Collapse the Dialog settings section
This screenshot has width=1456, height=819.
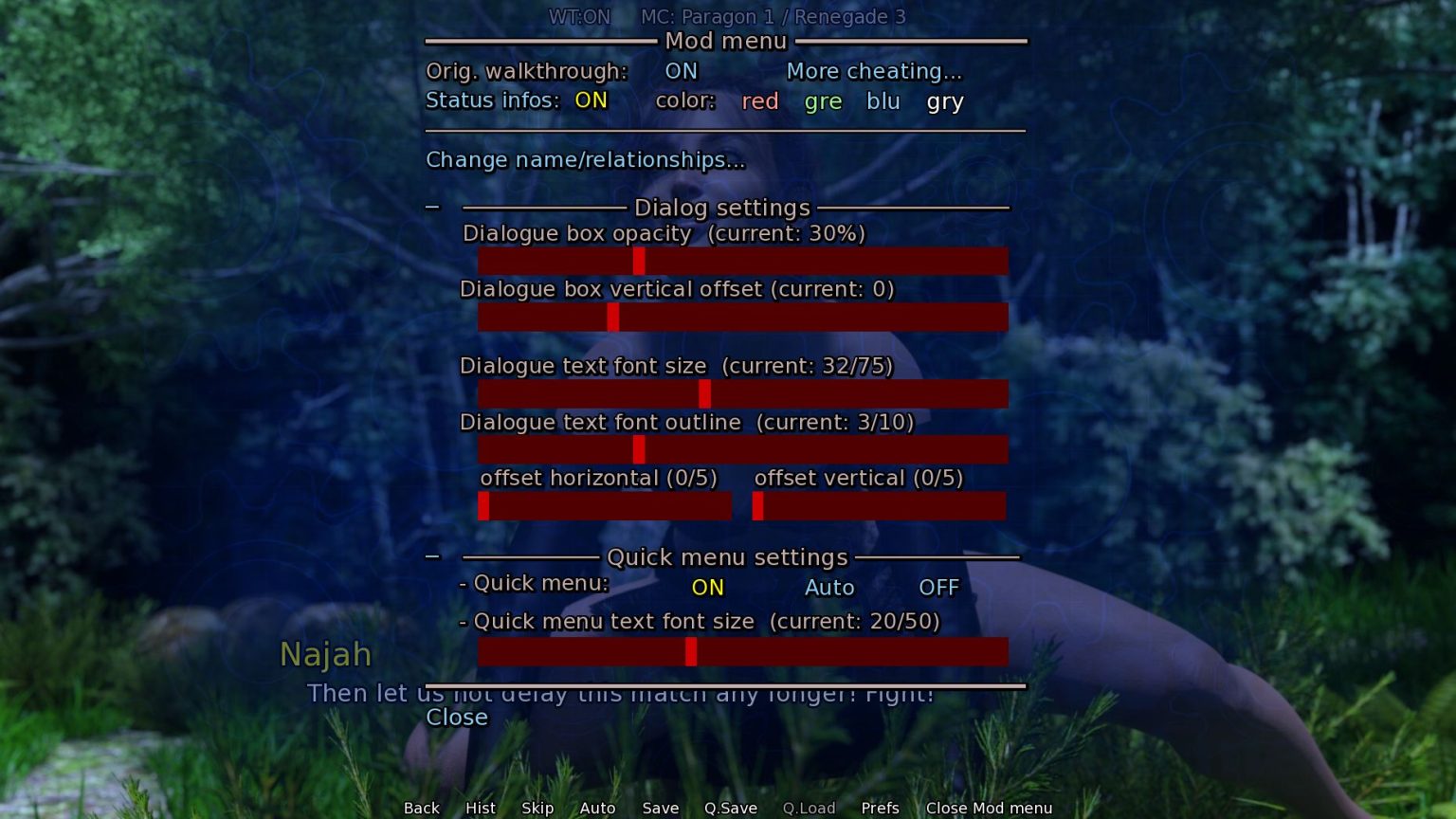point(433,205)
